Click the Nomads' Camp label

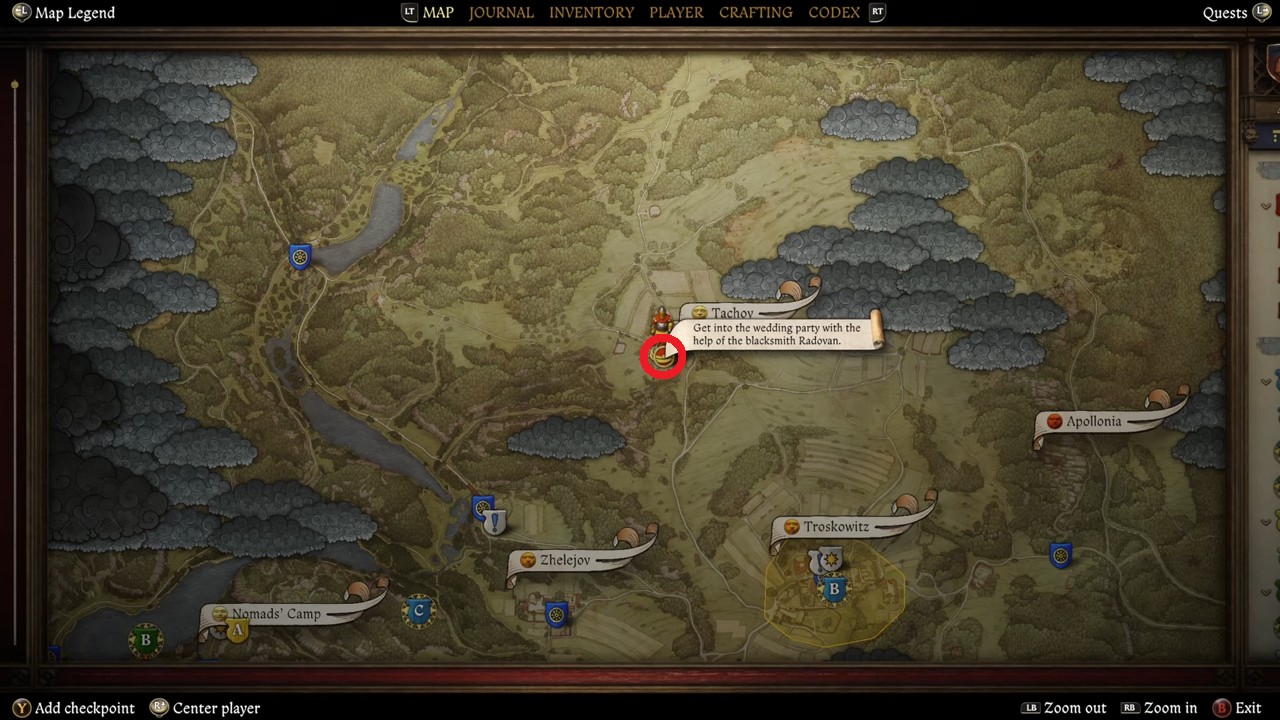(x=276, y=614)
